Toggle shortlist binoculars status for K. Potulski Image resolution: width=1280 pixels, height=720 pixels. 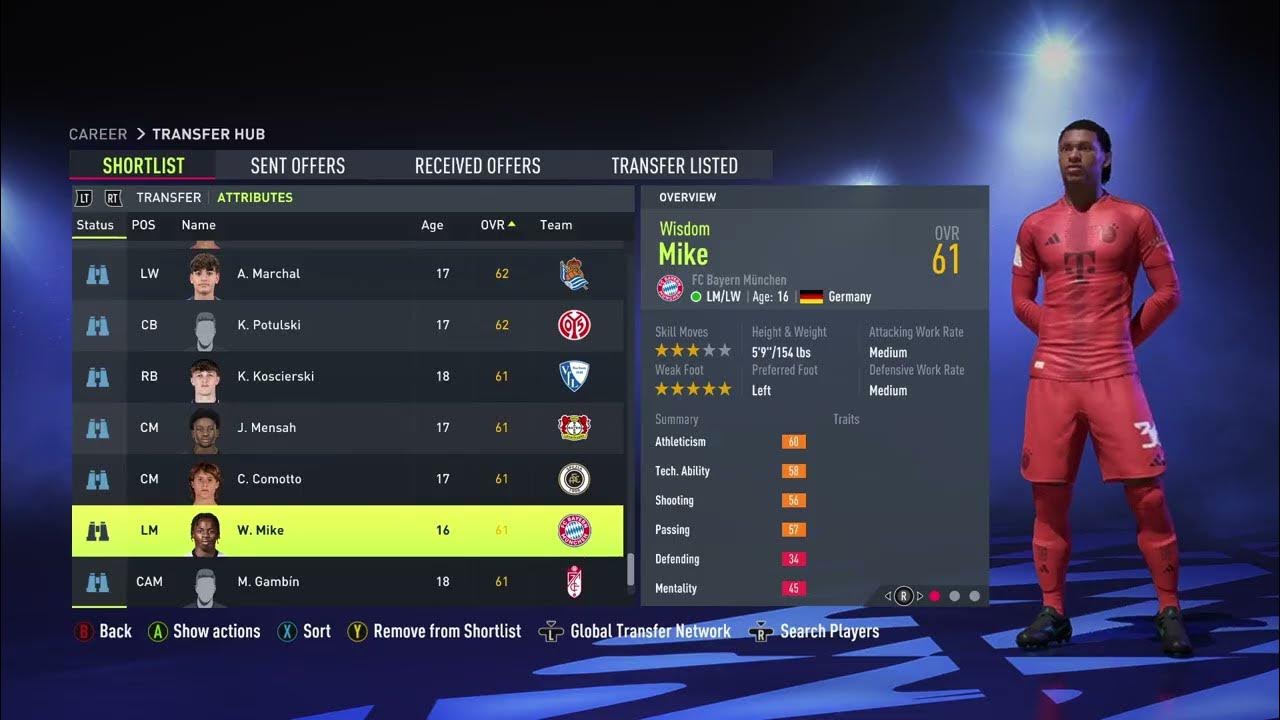[98, 325]
